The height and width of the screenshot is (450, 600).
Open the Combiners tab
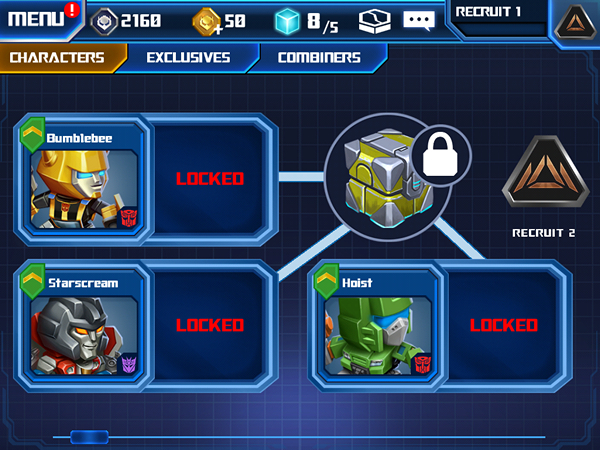319,57
